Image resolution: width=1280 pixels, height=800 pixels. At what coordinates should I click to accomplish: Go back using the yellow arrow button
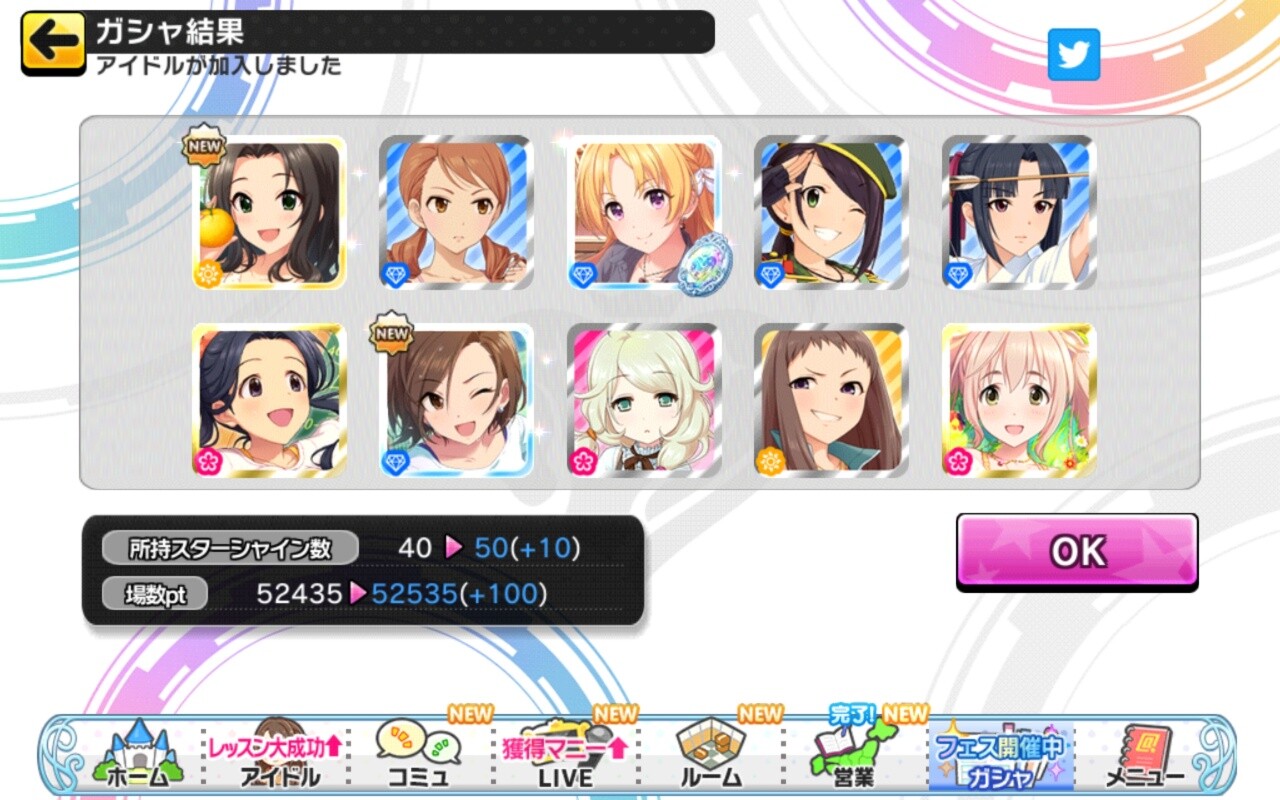[x=53, y=41]
